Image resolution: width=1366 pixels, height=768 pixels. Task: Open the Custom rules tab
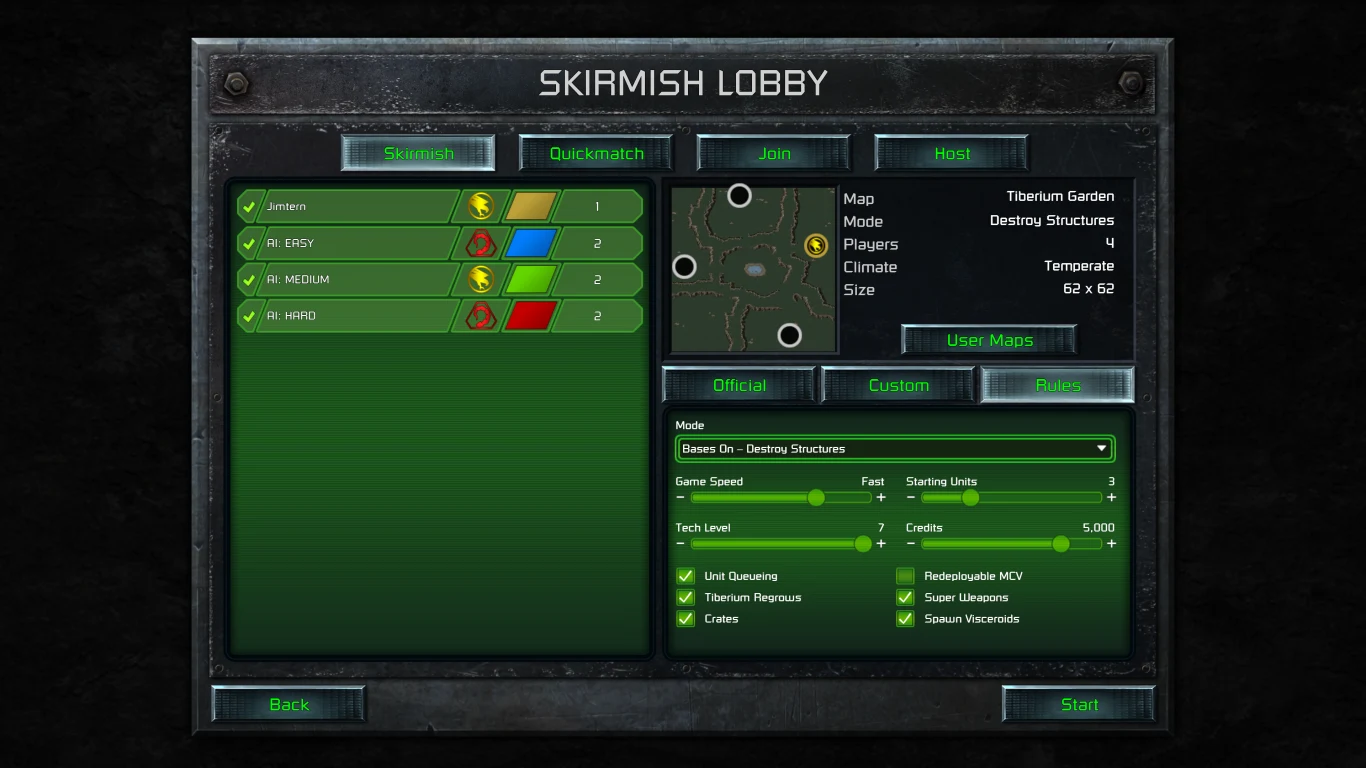click(897, 385)
